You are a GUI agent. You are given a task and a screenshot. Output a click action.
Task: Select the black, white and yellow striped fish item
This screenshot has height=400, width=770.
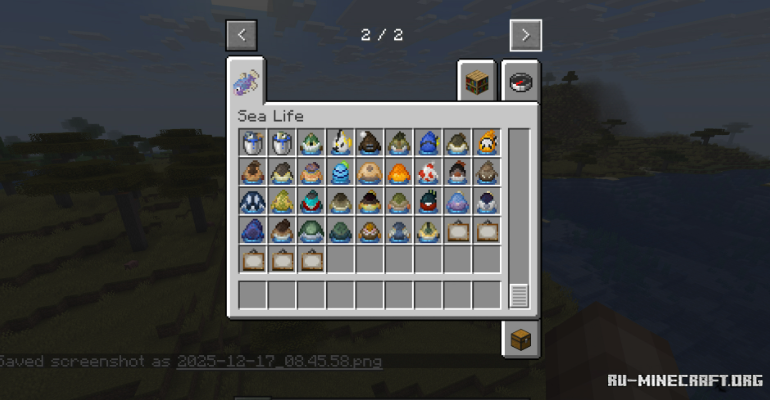tap(341, 144)
